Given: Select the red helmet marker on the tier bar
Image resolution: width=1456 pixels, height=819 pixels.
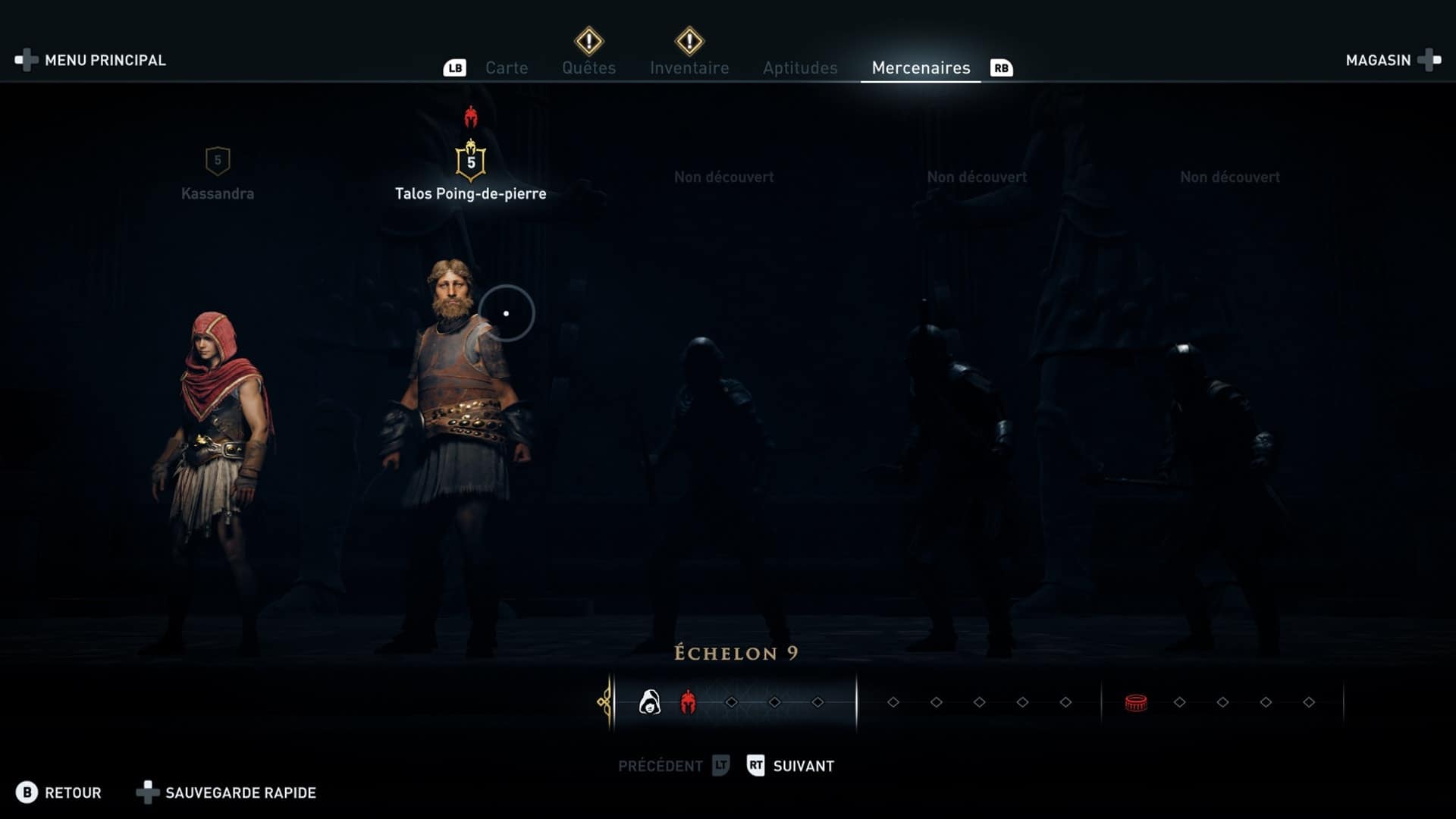Looking at the screenshot, I should (x=688, y=703).
